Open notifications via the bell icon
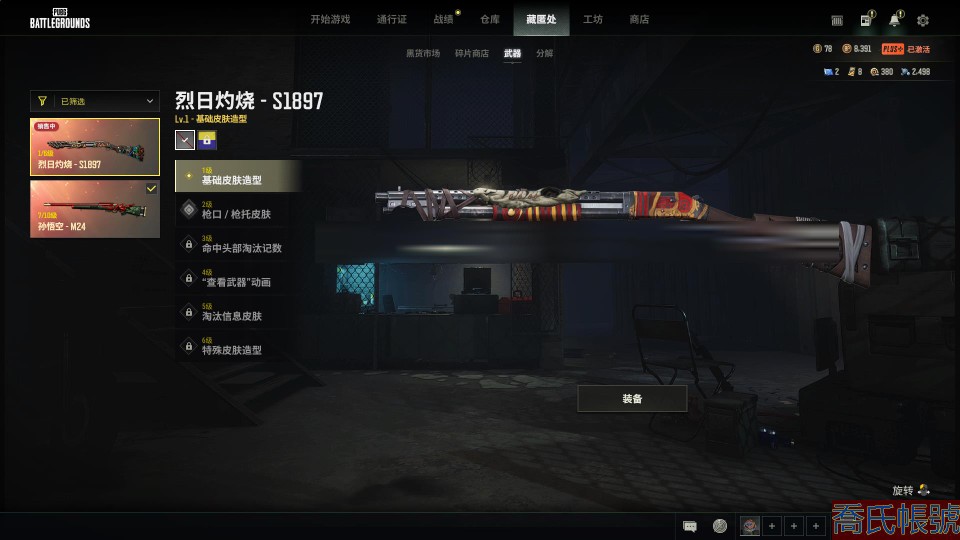The height and width of the screenshot is (540, 960). pyautogui.click(x=895, y=20)
